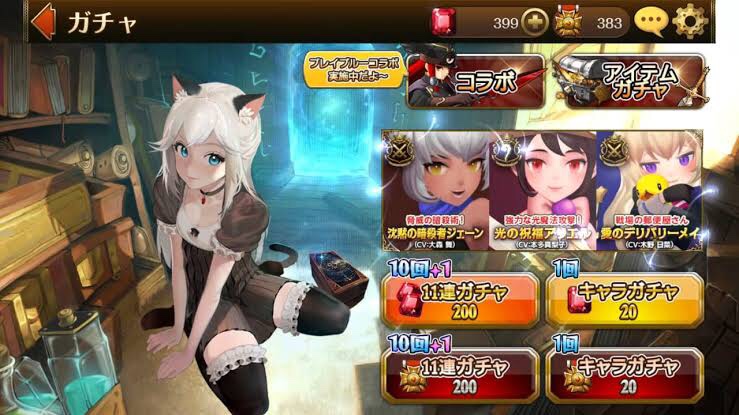Screen dimensions: 739x415
Task: Open the gear settings menu
Action: coord(689,20)
